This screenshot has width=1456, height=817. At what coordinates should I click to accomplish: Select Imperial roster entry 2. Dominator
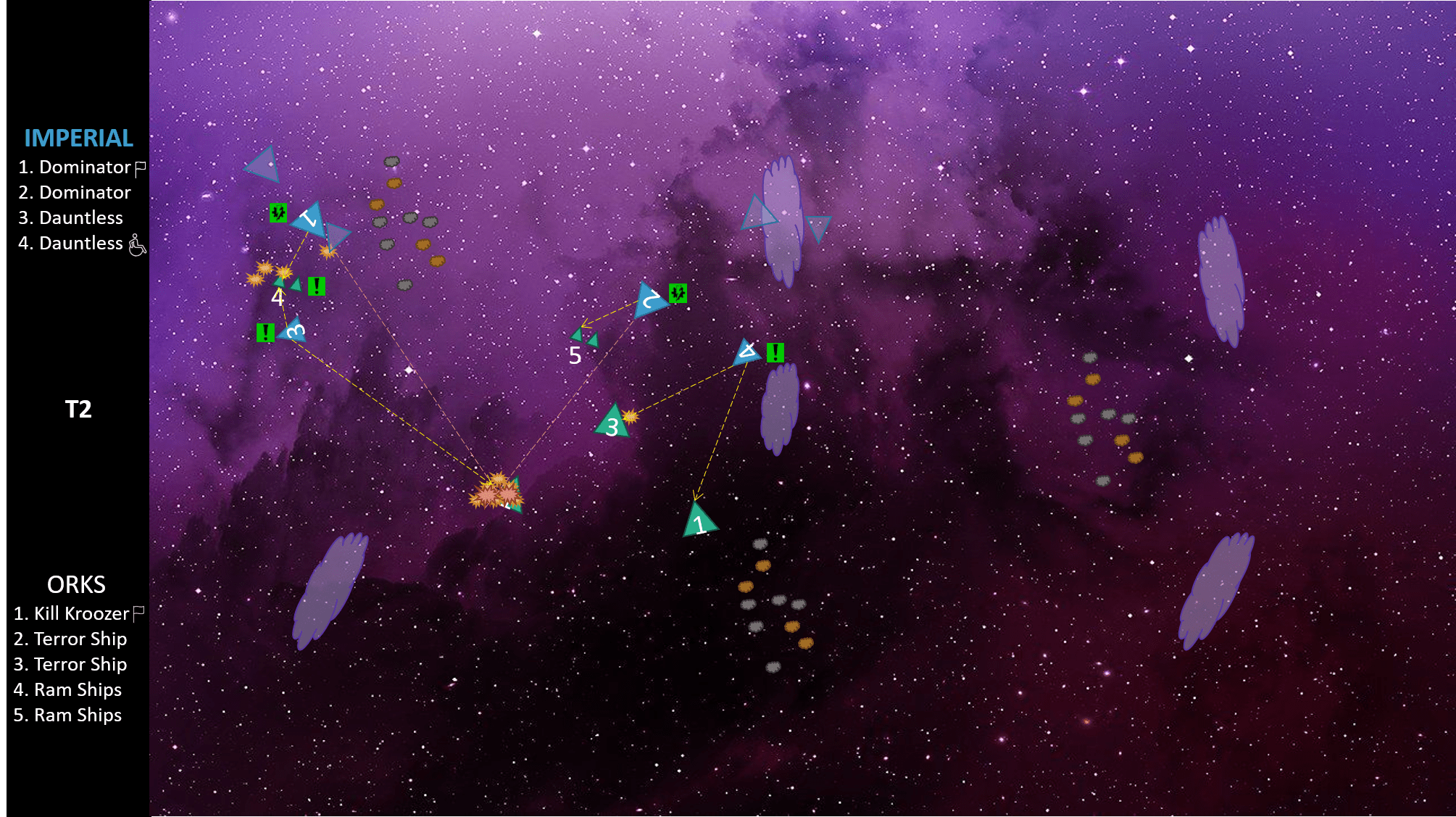pyautogui.click(x=74, y=193)
